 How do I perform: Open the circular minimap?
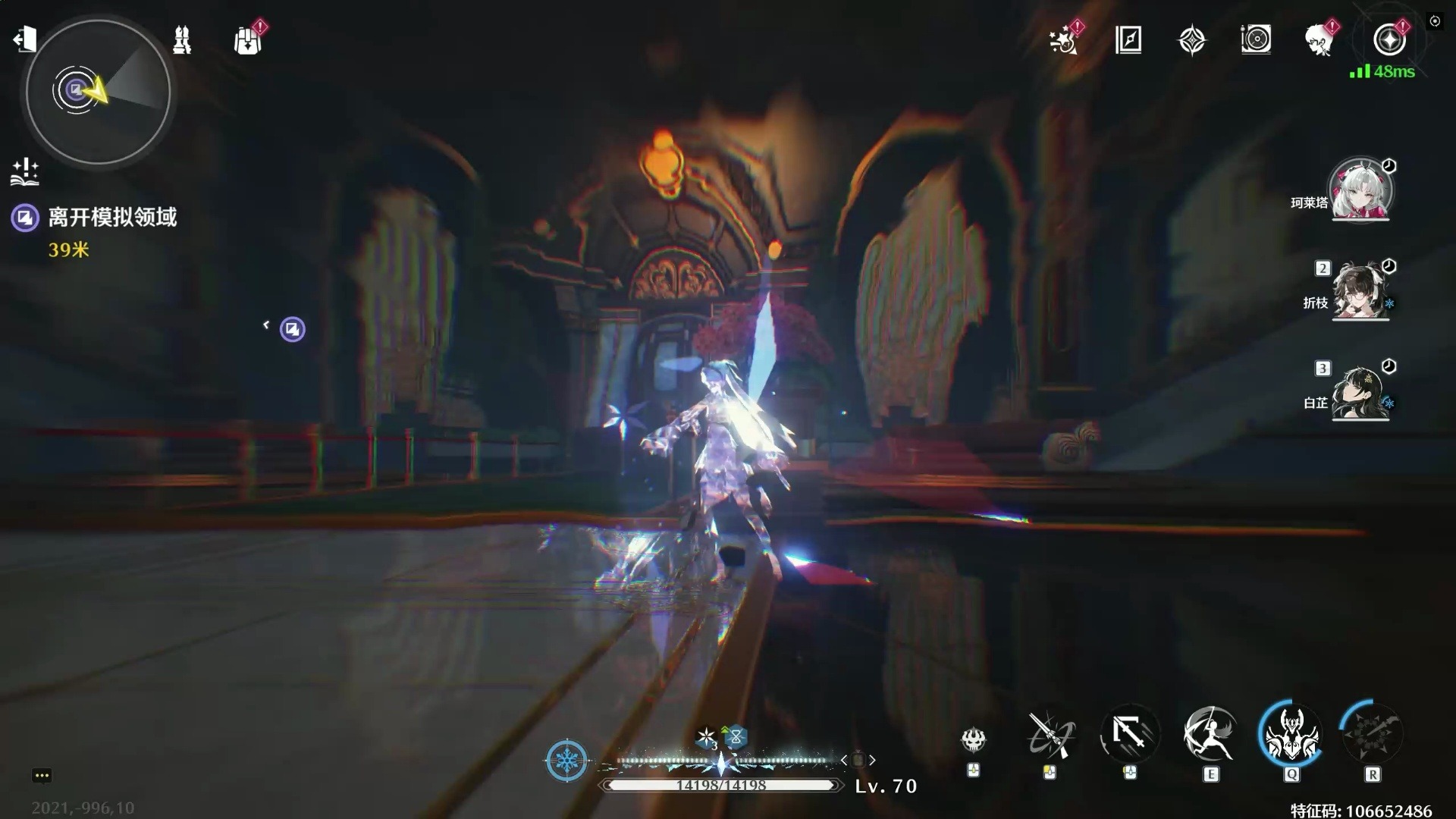(98, 92)
